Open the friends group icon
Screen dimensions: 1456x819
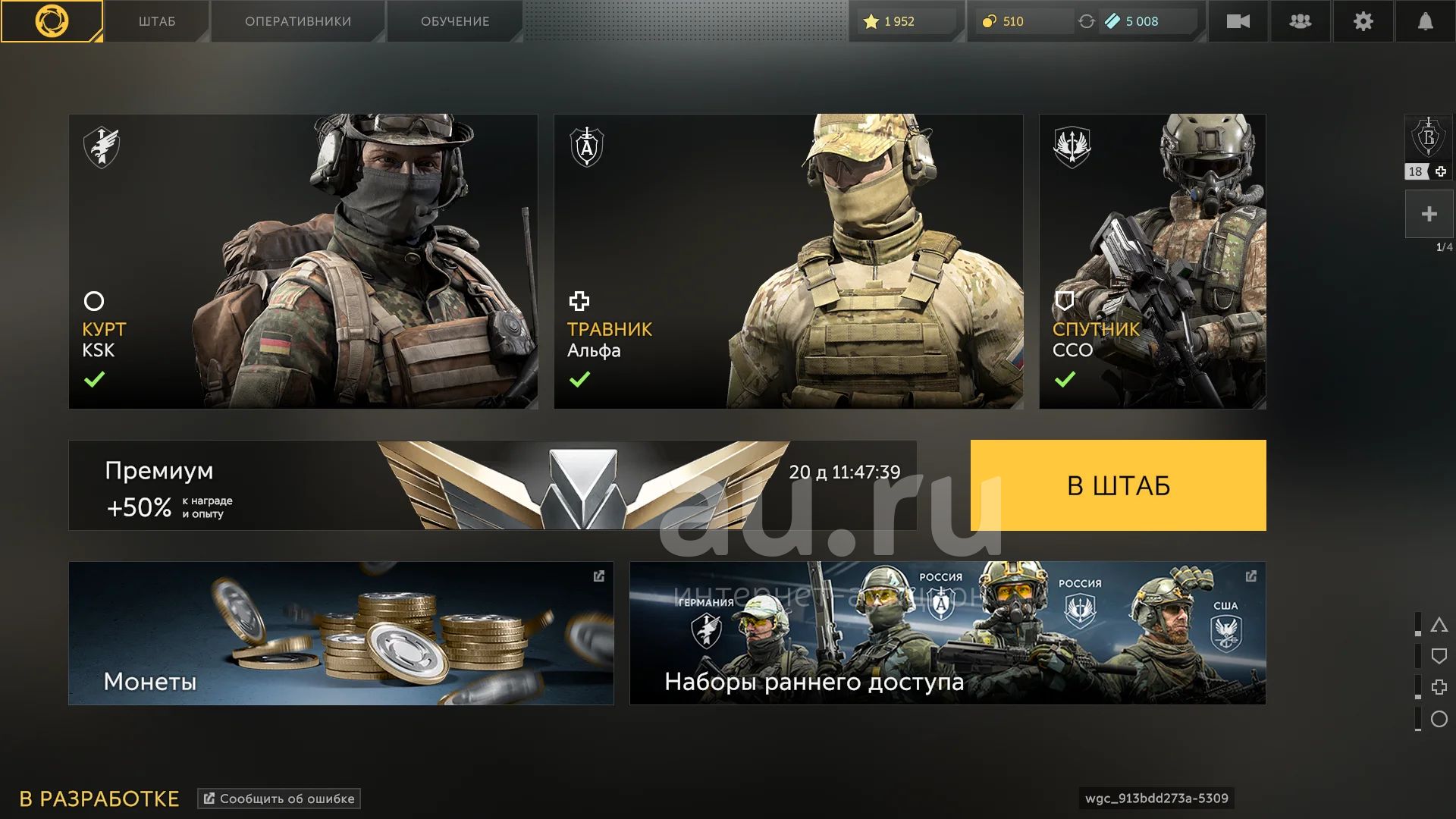pyautogui.click(x=1300, y=21)
